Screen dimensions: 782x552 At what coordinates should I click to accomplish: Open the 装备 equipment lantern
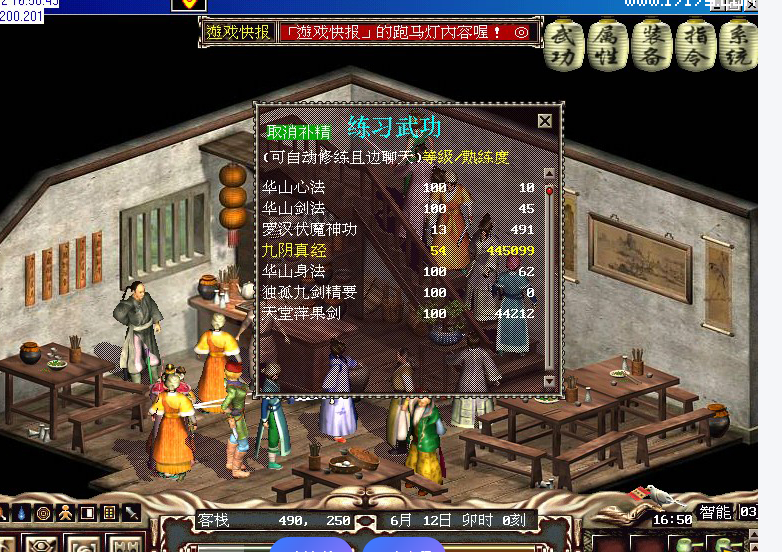tap(652, 44)
